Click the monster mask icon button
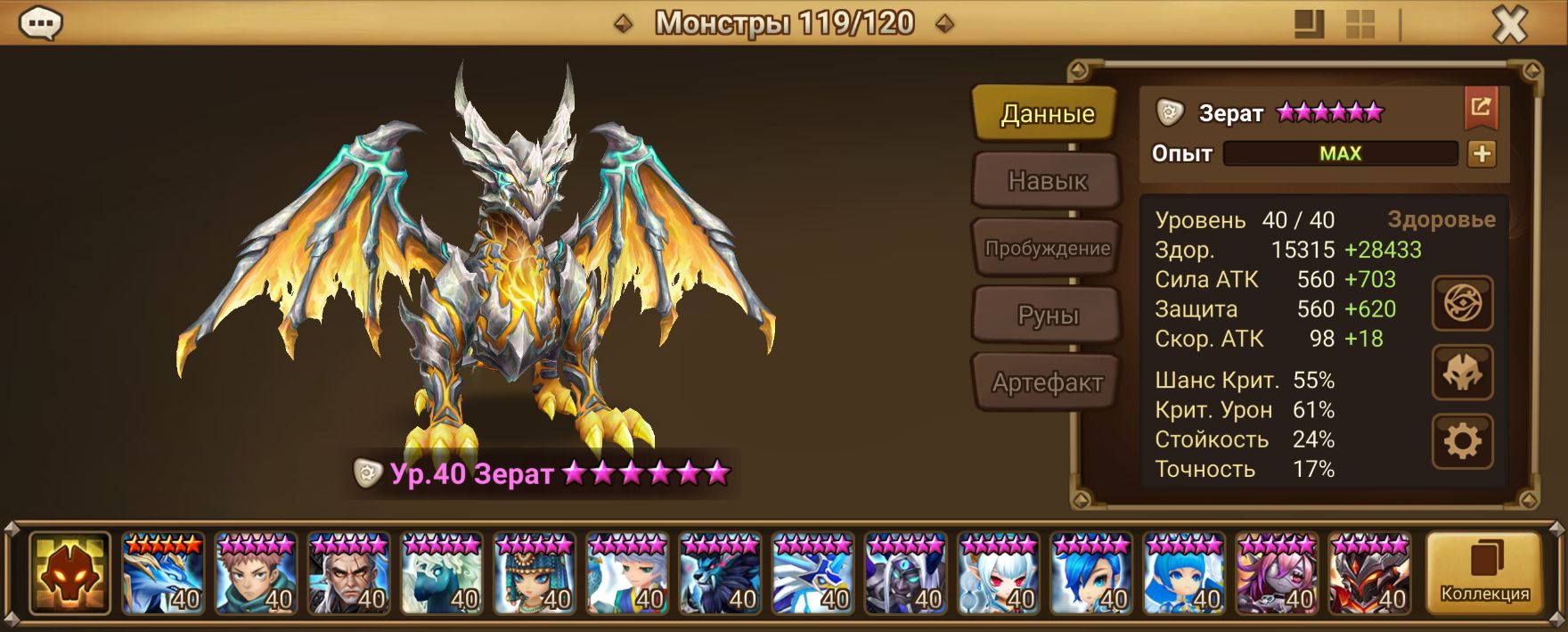 (x=1462, y=373)
